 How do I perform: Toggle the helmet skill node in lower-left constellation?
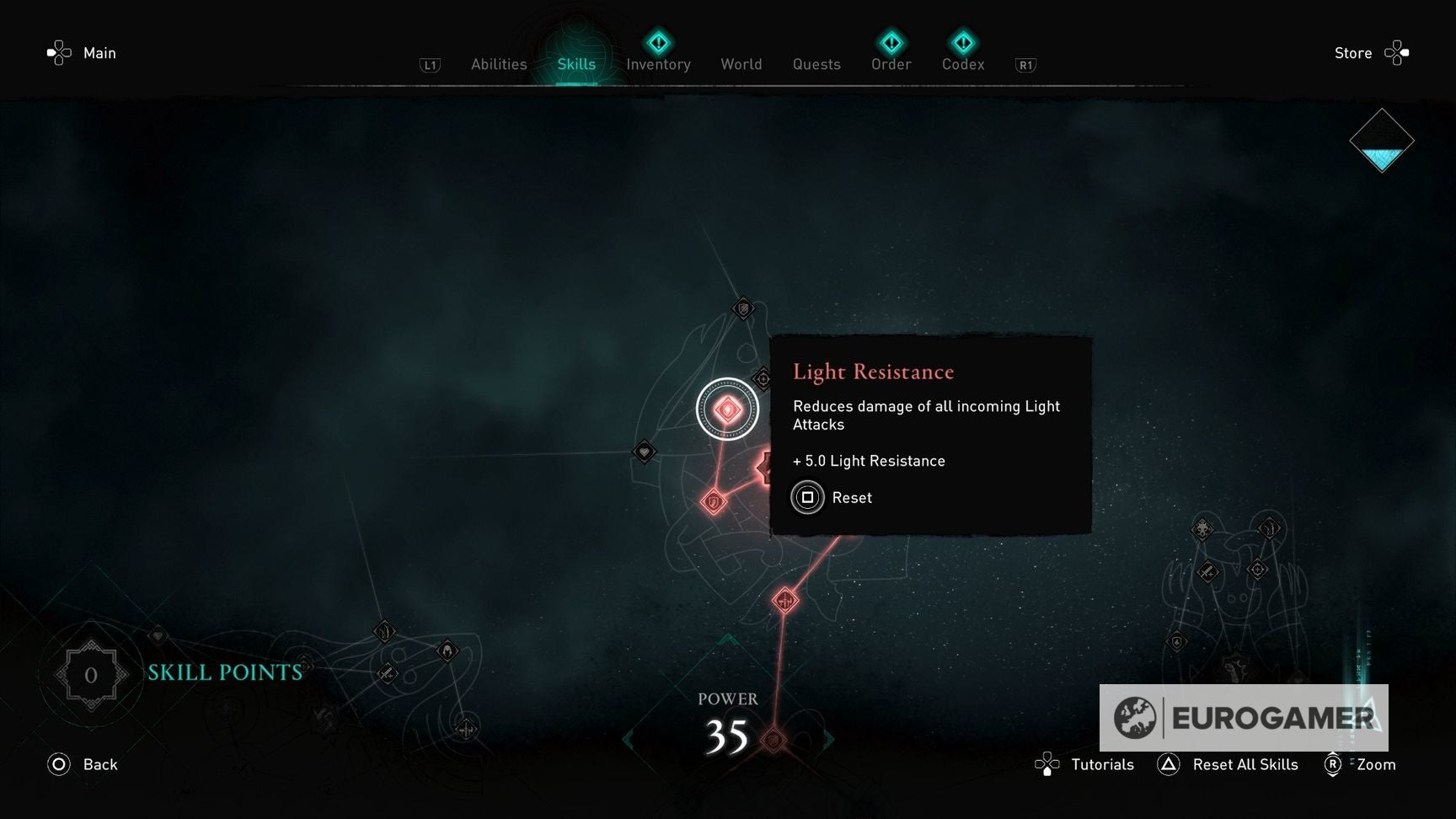coord(448,650)
